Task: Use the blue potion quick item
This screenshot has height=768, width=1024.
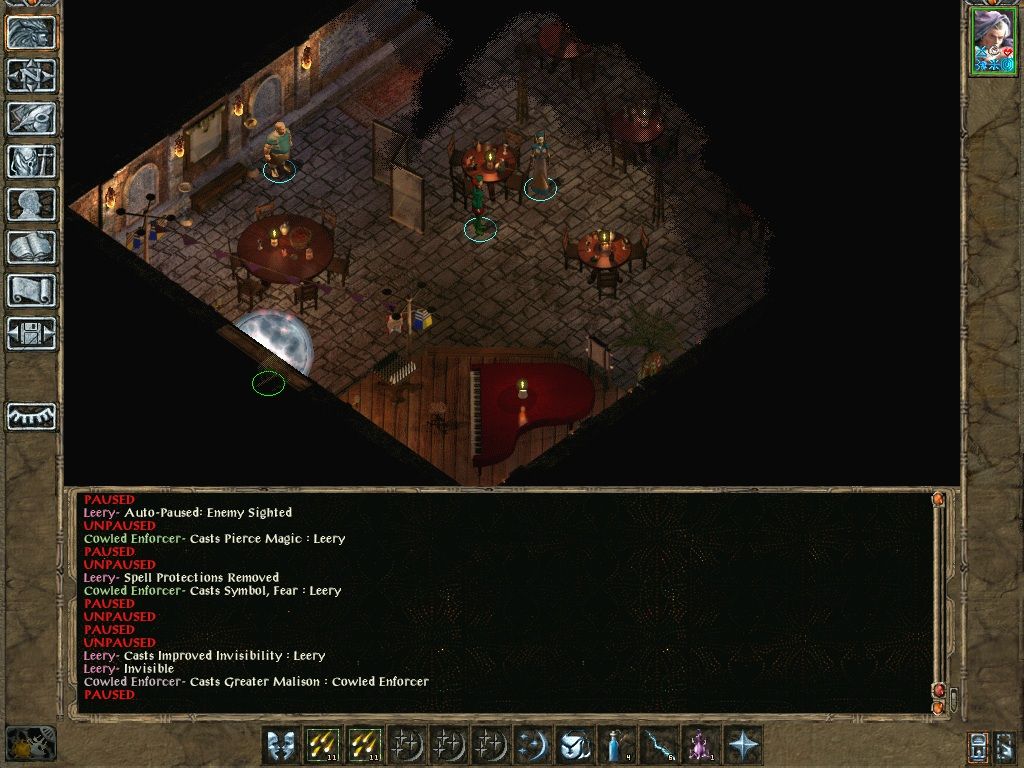Action: pyautogui.click(x=617, y=745)
